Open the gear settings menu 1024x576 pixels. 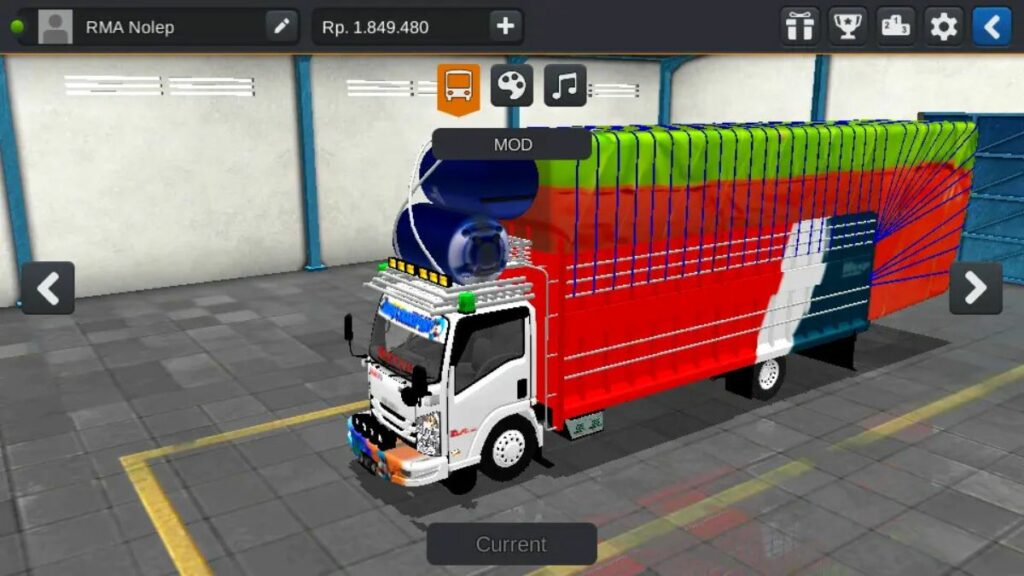[x=943, y=27]
